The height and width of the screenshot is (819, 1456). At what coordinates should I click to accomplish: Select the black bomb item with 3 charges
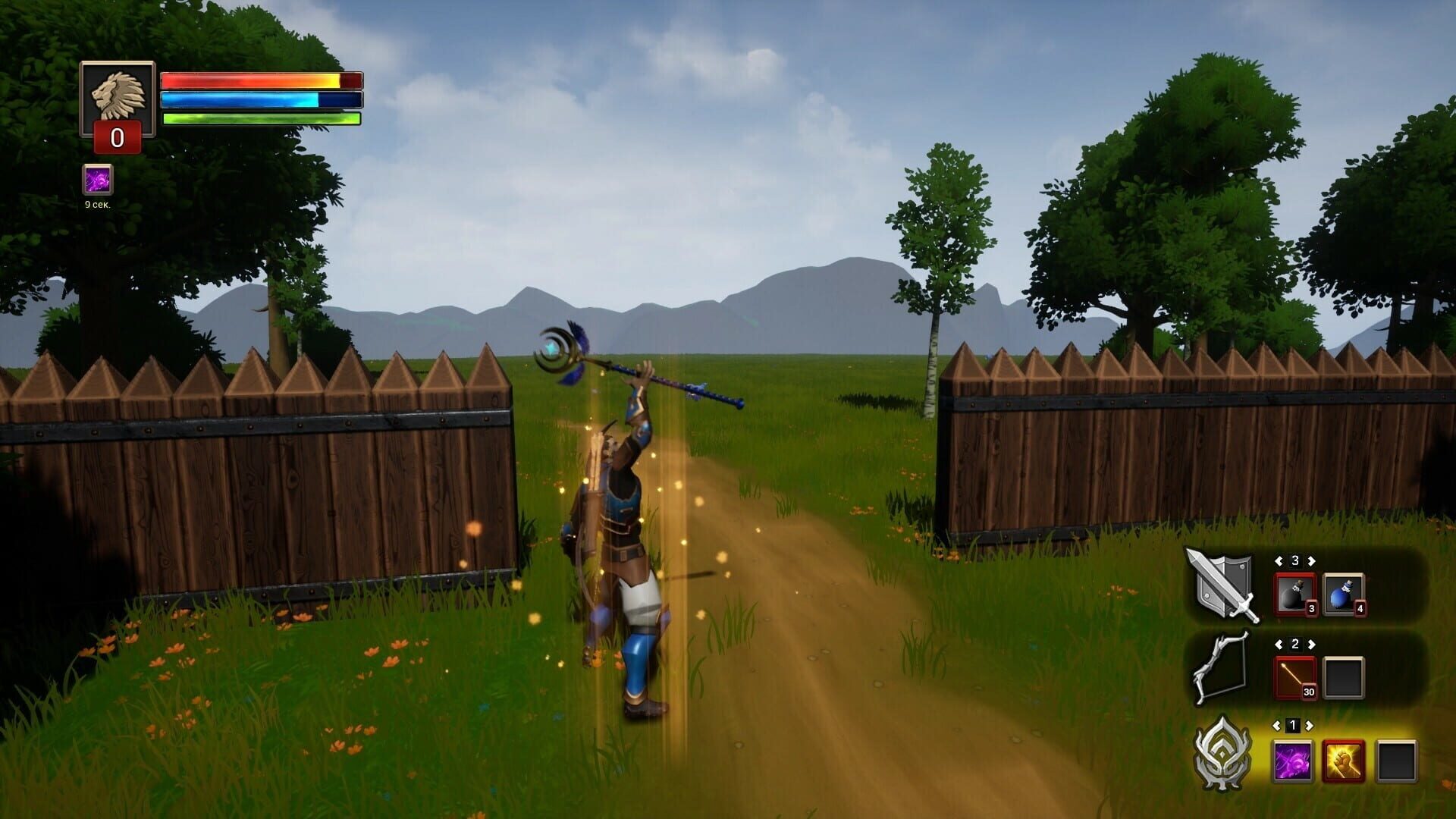coord(1294,594)
